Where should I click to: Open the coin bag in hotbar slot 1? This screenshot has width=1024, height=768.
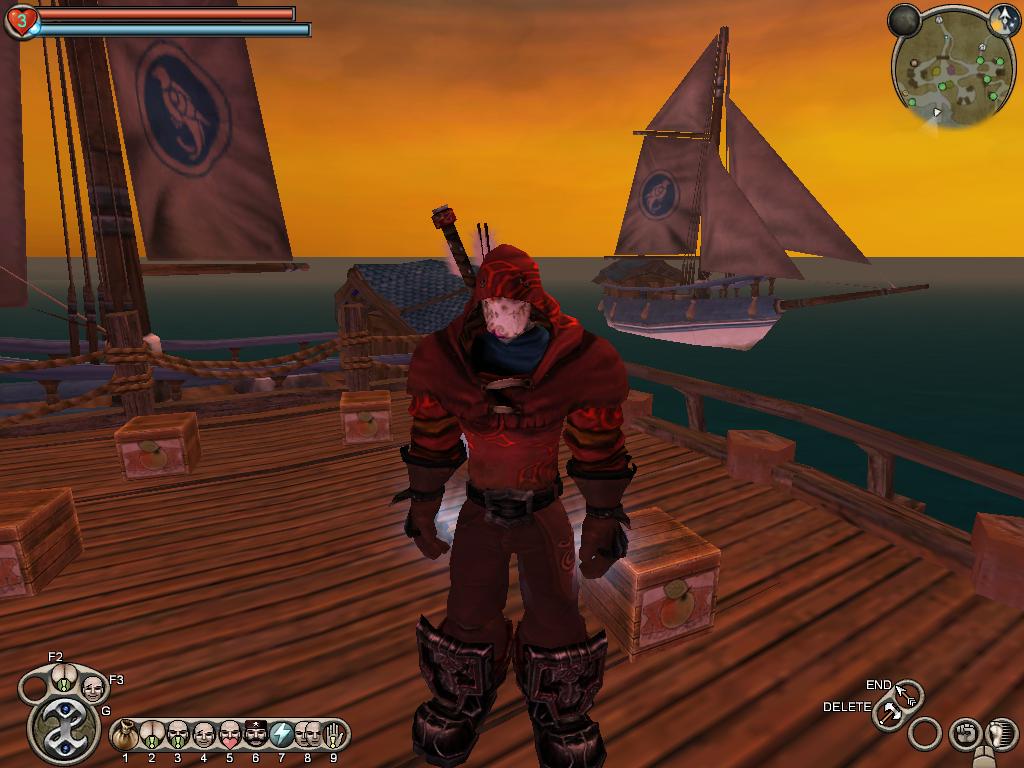[125, 735]
